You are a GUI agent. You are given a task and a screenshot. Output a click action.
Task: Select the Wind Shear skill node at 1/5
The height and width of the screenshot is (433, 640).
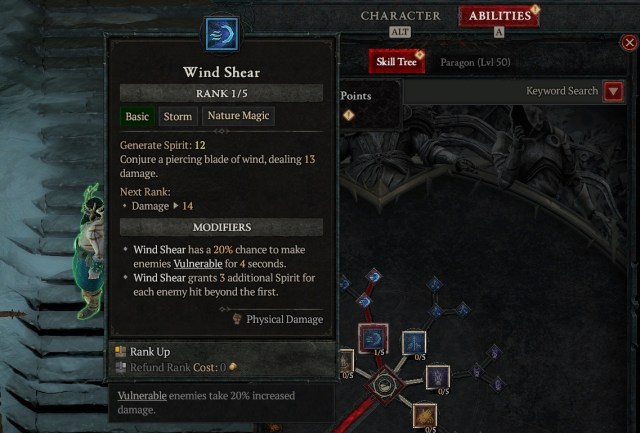click(373, 339)
